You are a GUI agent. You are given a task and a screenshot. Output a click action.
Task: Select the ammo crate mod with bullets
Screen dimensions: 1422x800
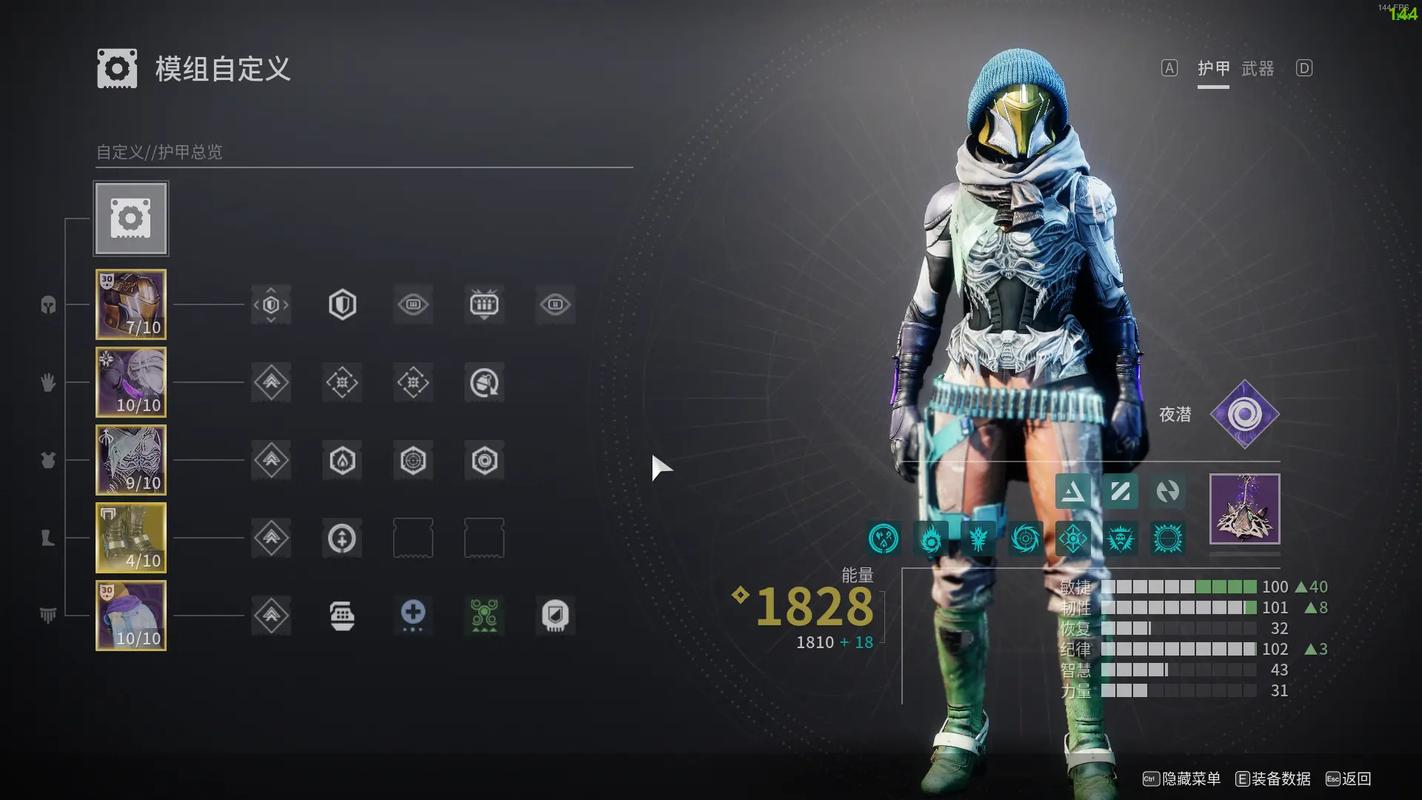pyautogui.click(x=484, y=304)
